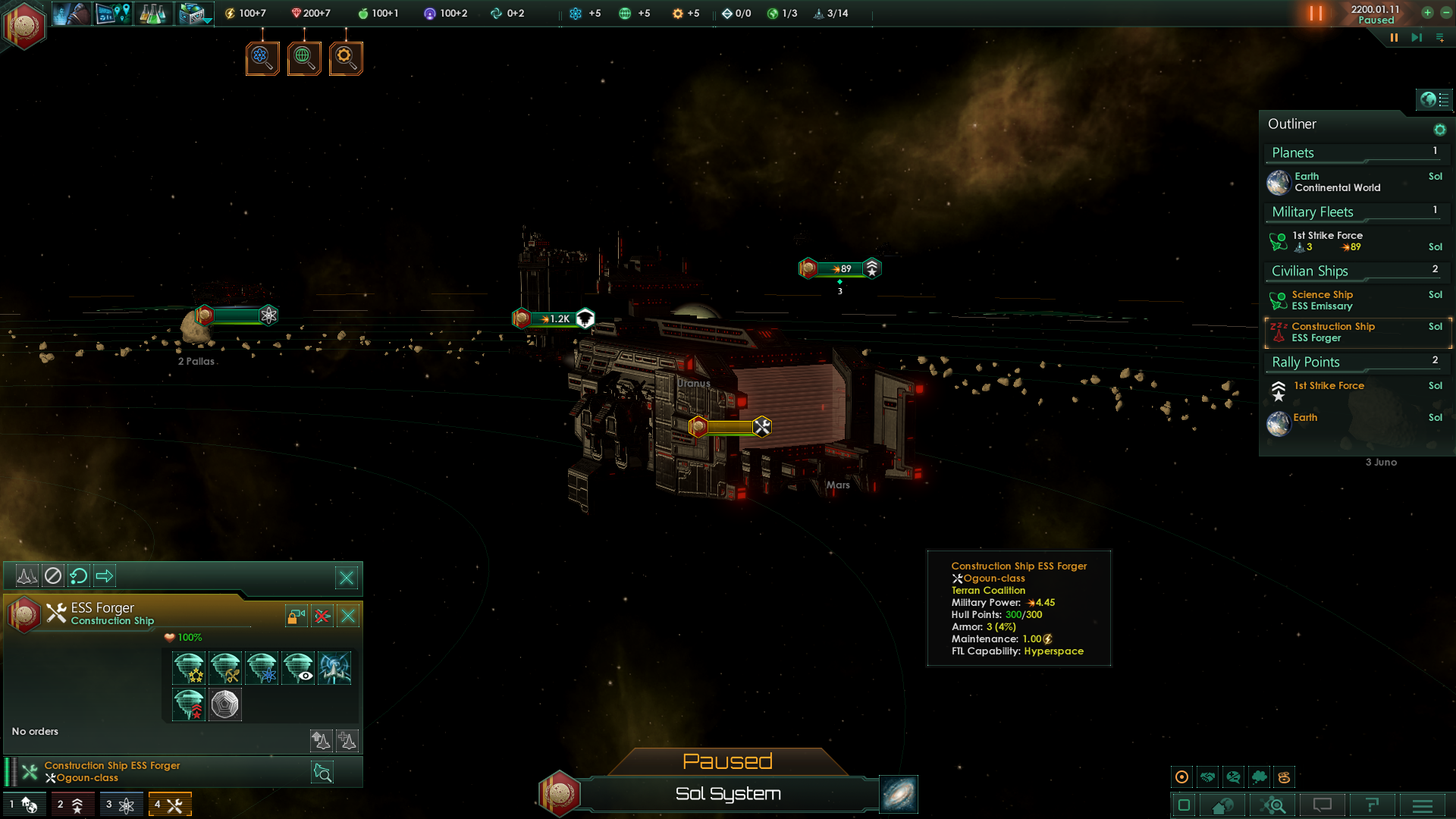Click the engineering research alert icon
The width and height of the screenshot is (1456, 819).
346,58
